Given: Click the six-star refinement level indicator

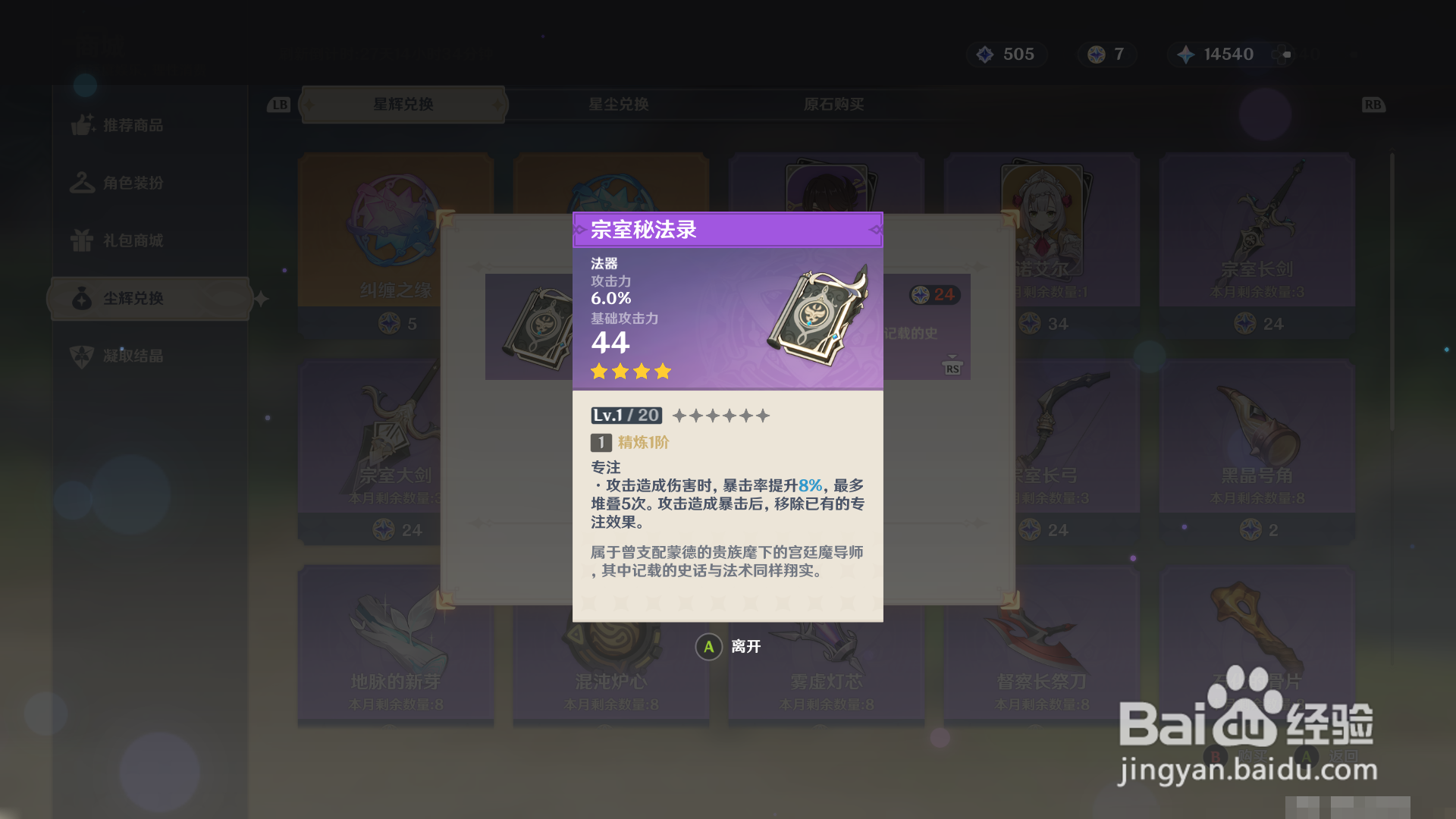Looking at the screenshot, I should pos(721,415).
